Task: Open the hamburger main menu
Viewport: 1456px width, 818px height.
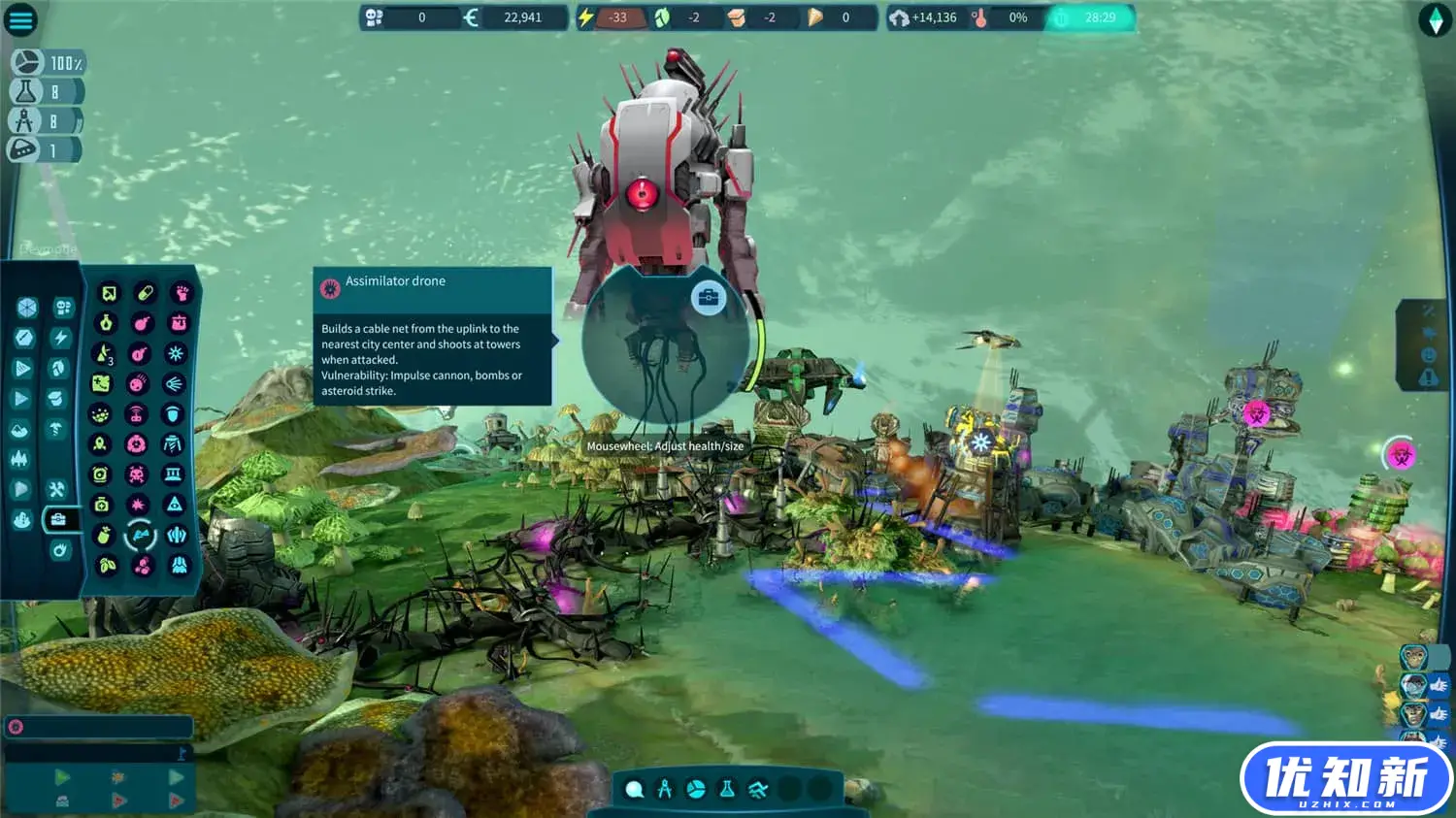Action: pos(20,19)
